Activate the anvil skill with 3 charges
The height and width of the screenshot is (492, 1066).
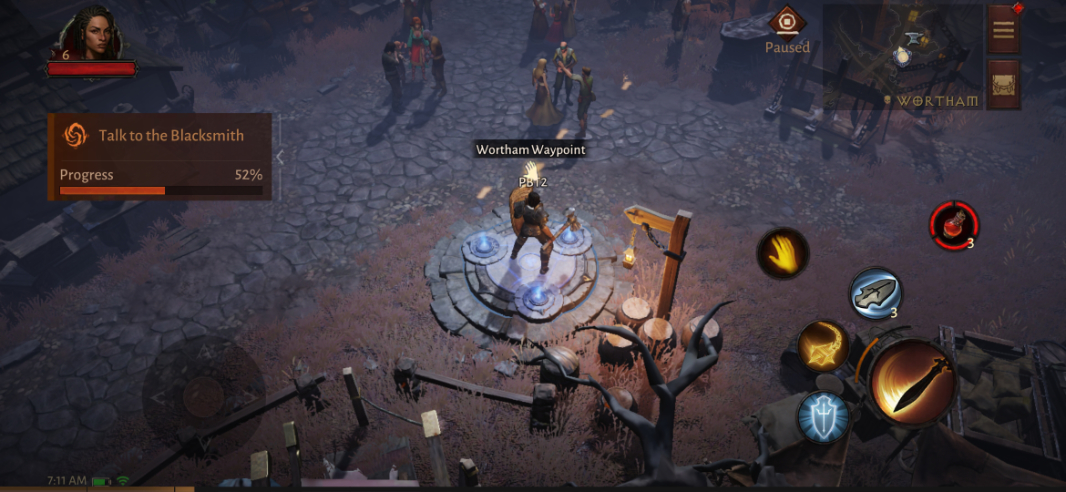875,293
